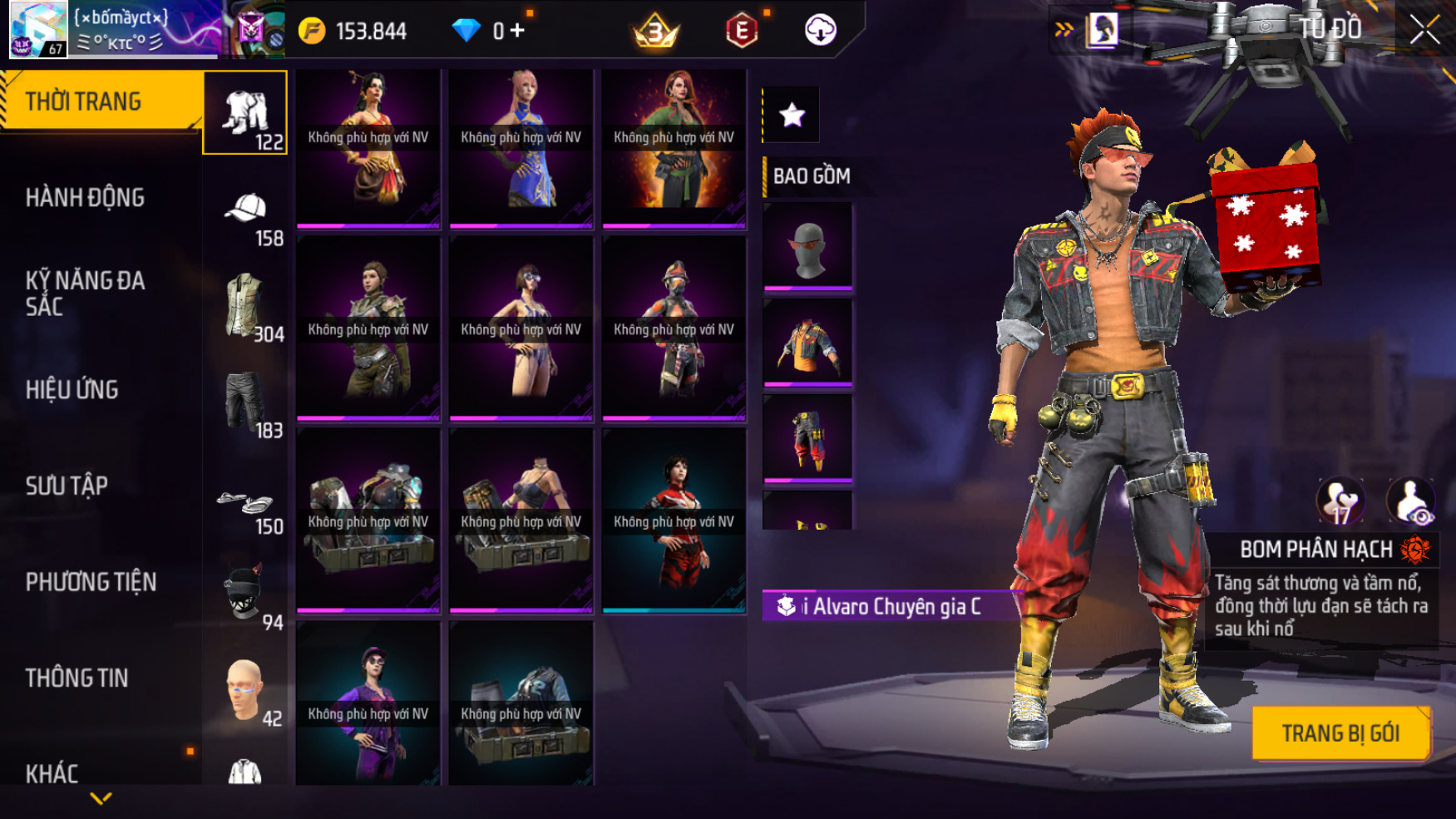Open the HIỆU ỨNG section
The height and width of the screenshot is (819, 1456).
point(72,389)
